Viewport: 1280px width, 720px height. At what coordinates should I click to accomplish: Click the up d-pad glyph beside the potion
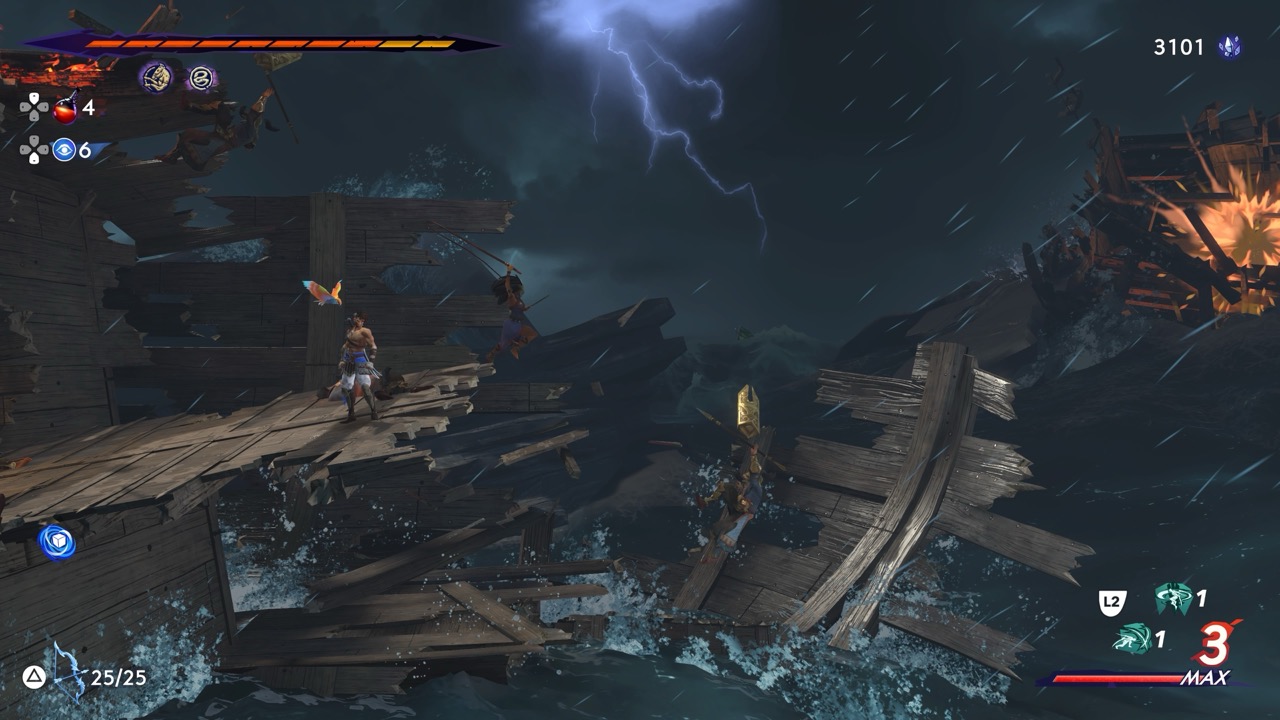(x=33, y=98)
